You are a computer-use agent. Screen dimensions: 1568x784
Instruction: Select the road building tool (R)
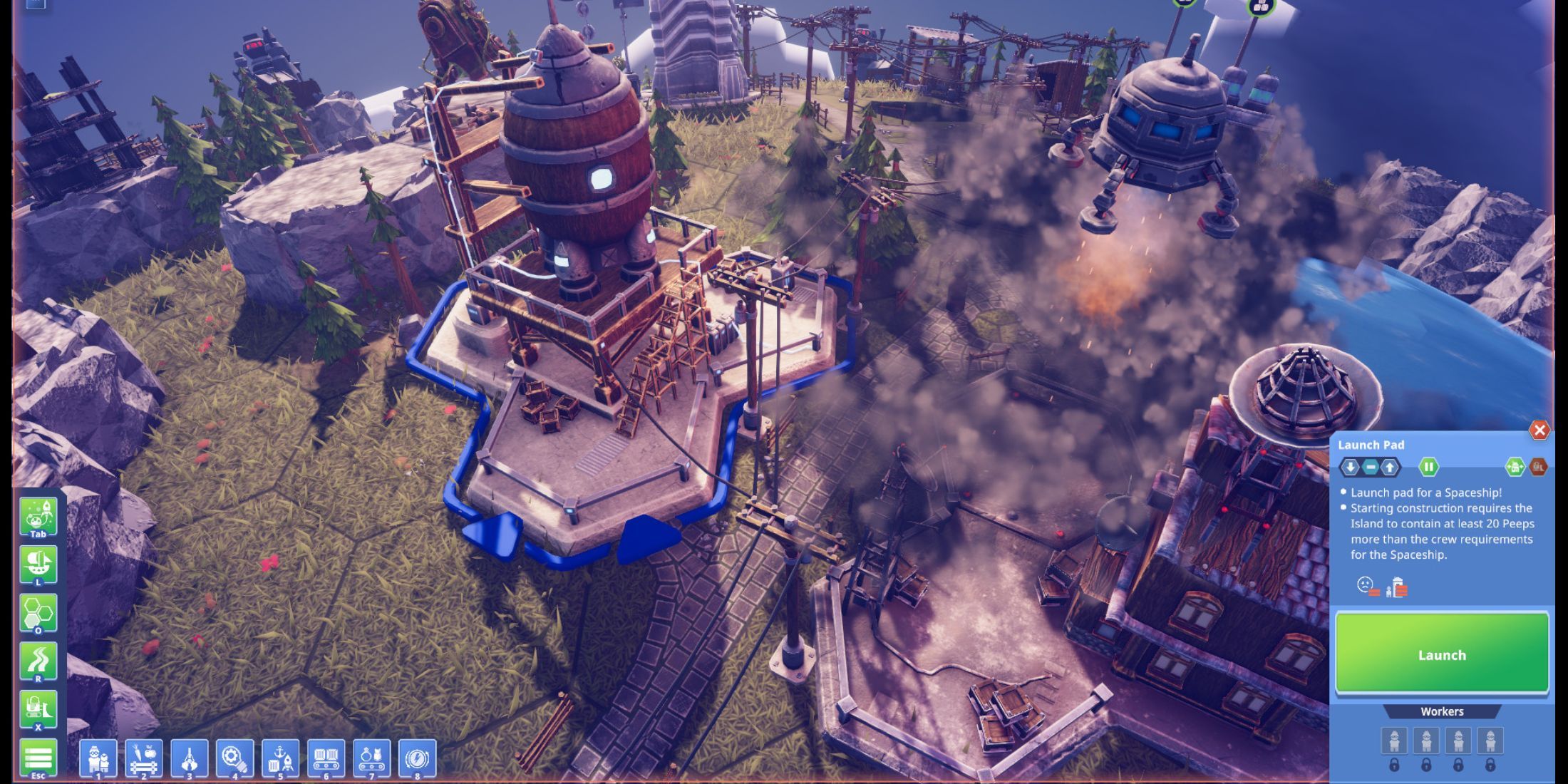click(39, 661)
